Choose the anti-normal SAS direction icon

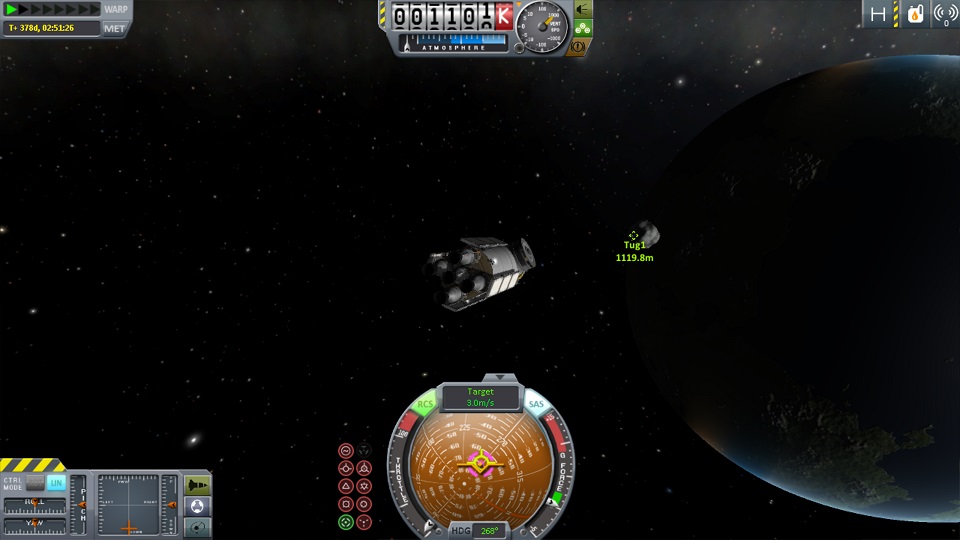click(365, 487)
